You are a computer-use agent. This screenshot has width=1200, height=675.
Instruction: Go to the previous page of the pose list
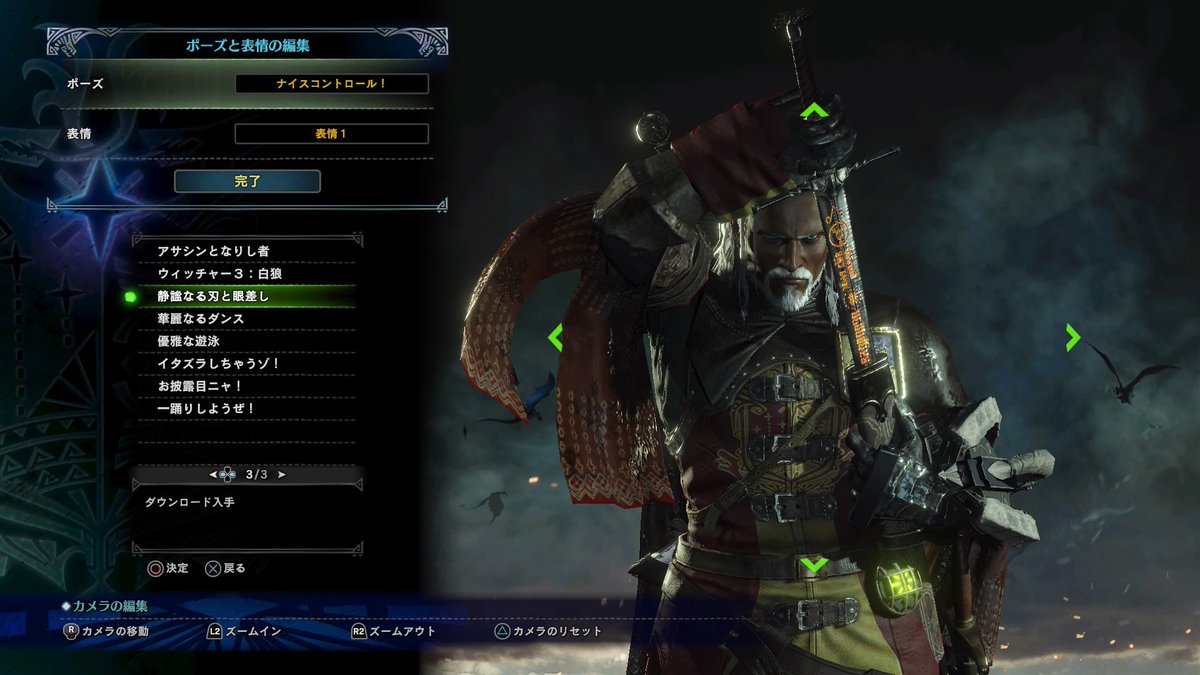point(213,474)
